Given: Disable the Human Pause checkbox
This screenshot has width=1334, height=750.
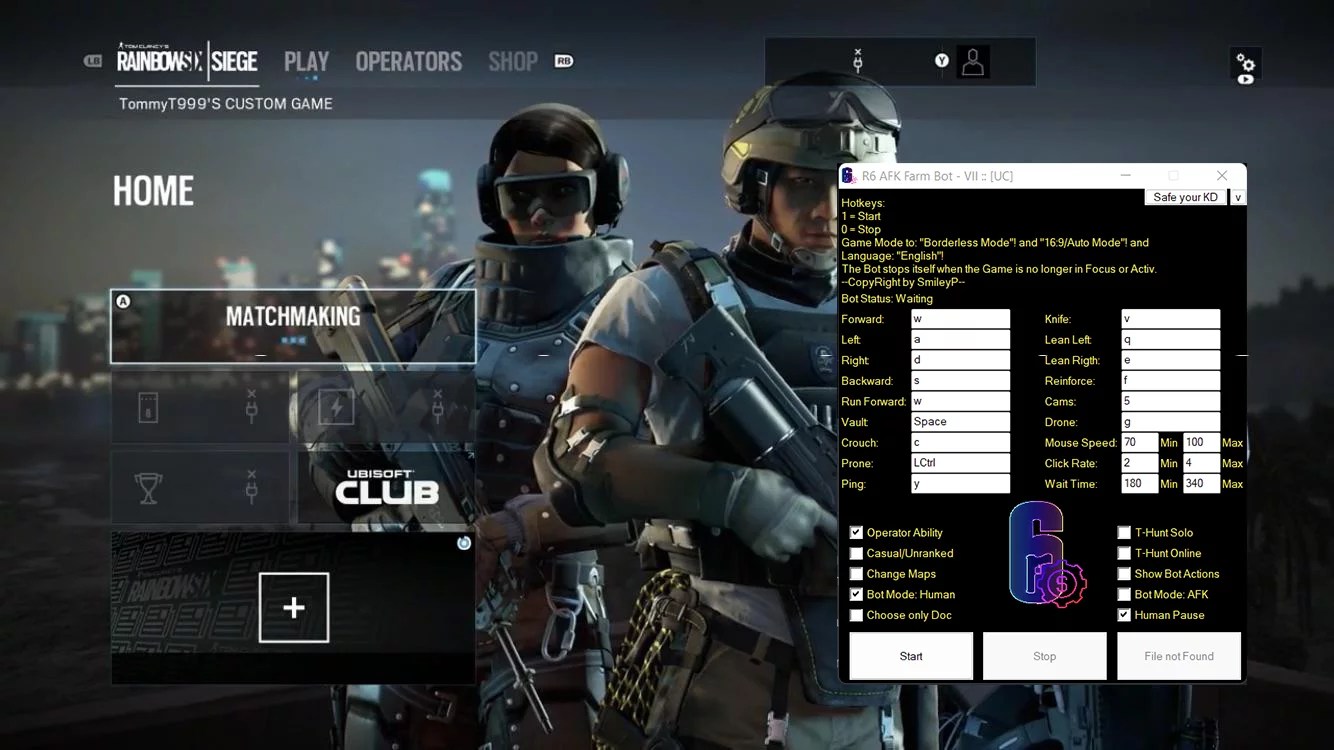Looking at the screenshot, I should [1124, 615].
